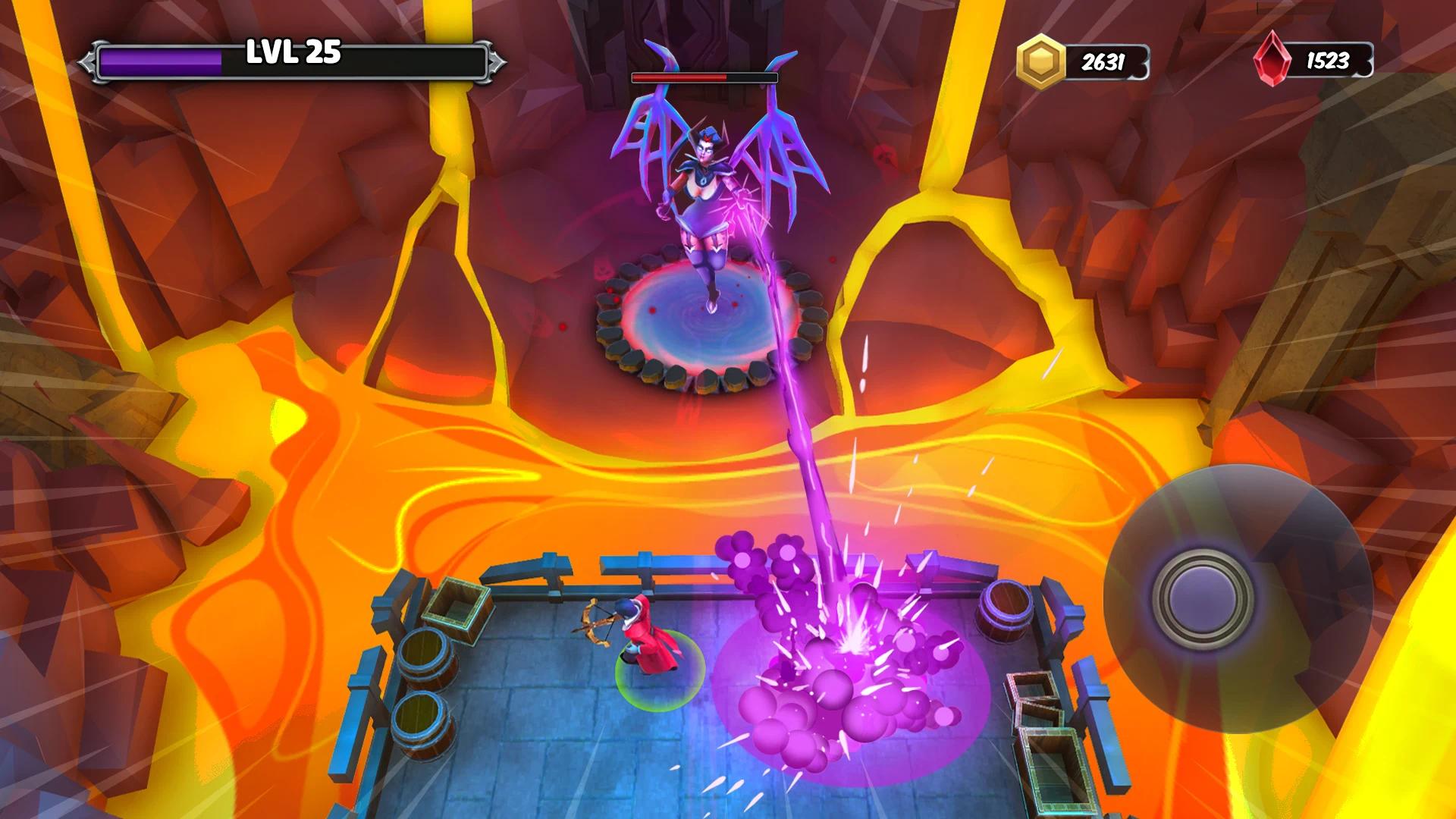The image size is (1456, 819).
Task: Open the gold counter showing 2631
Action: 1103,60
